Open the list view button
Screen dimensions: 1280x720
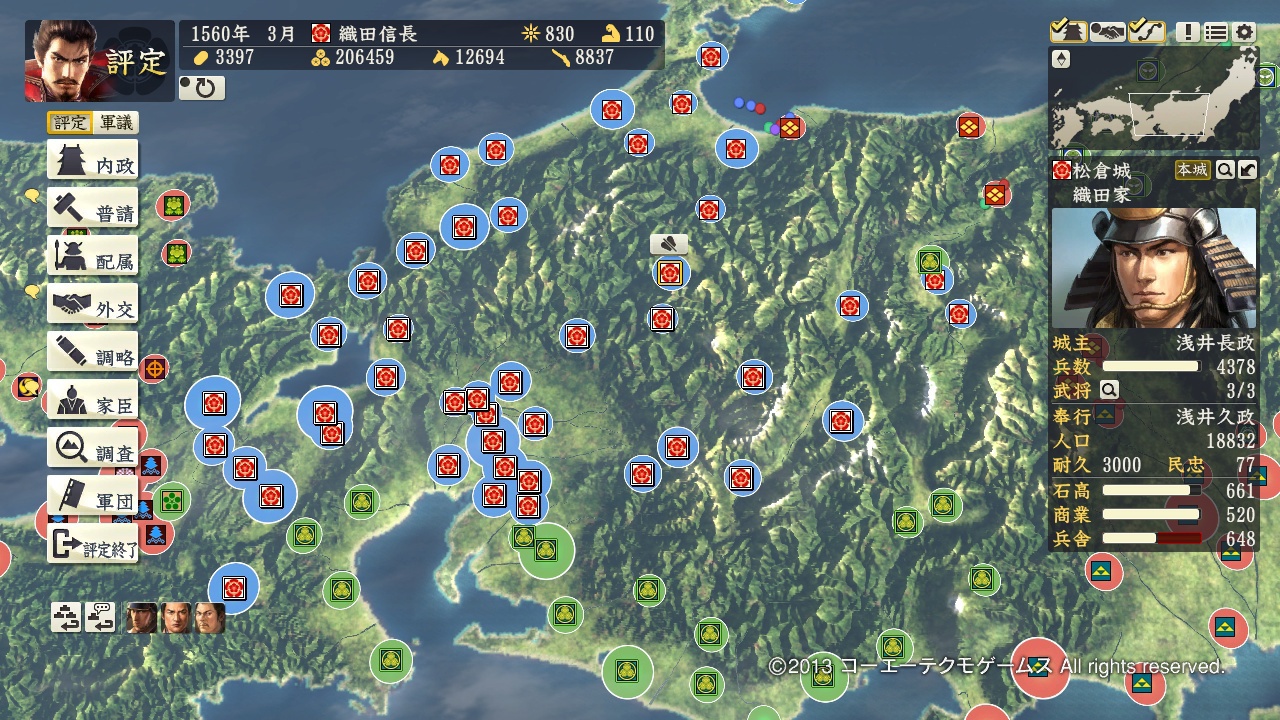point(1215,33)
